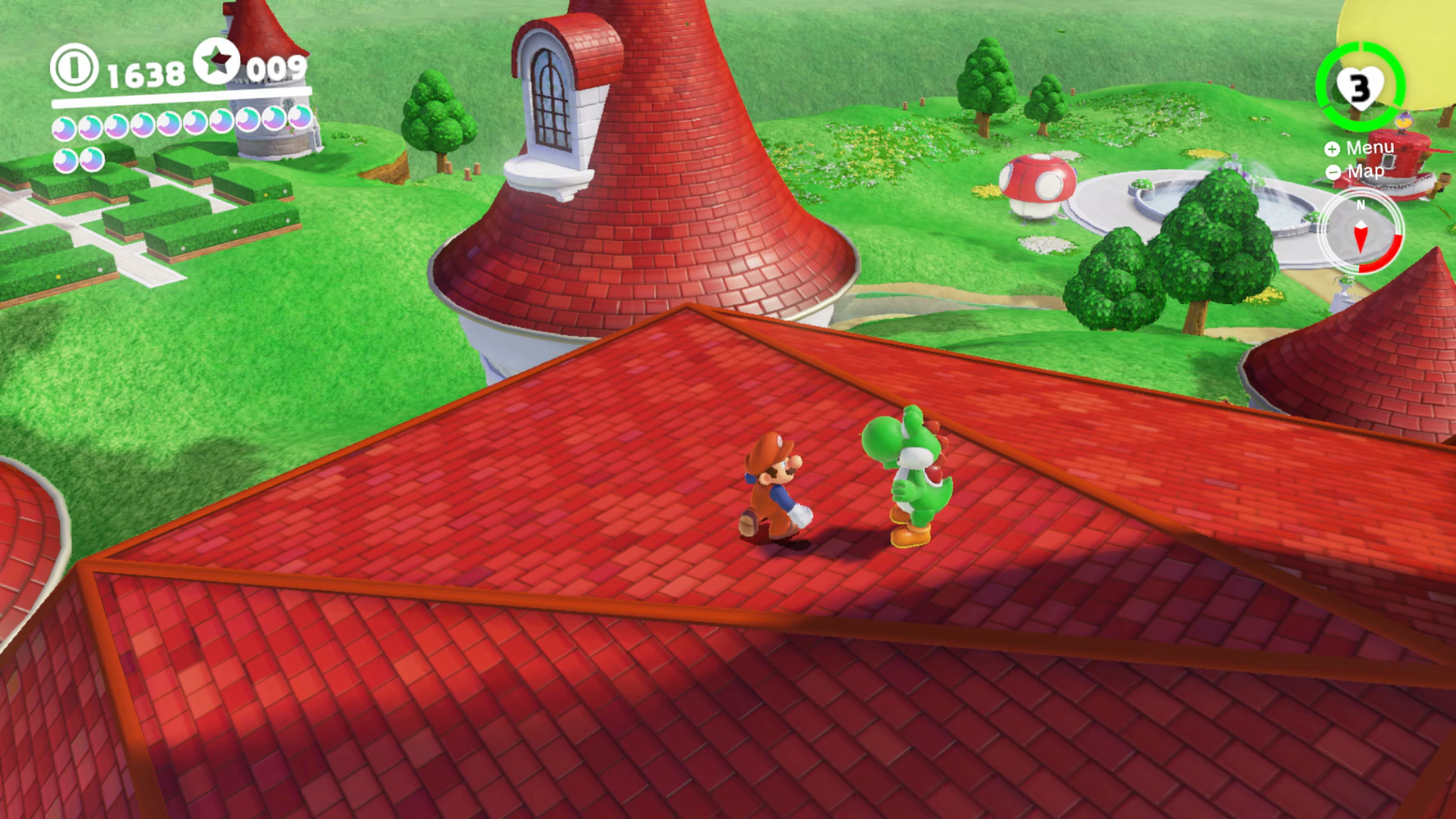Click the minus icon next to Map
The width and height of the screenshot is (1456, 819).
[x=1332, y=172]
